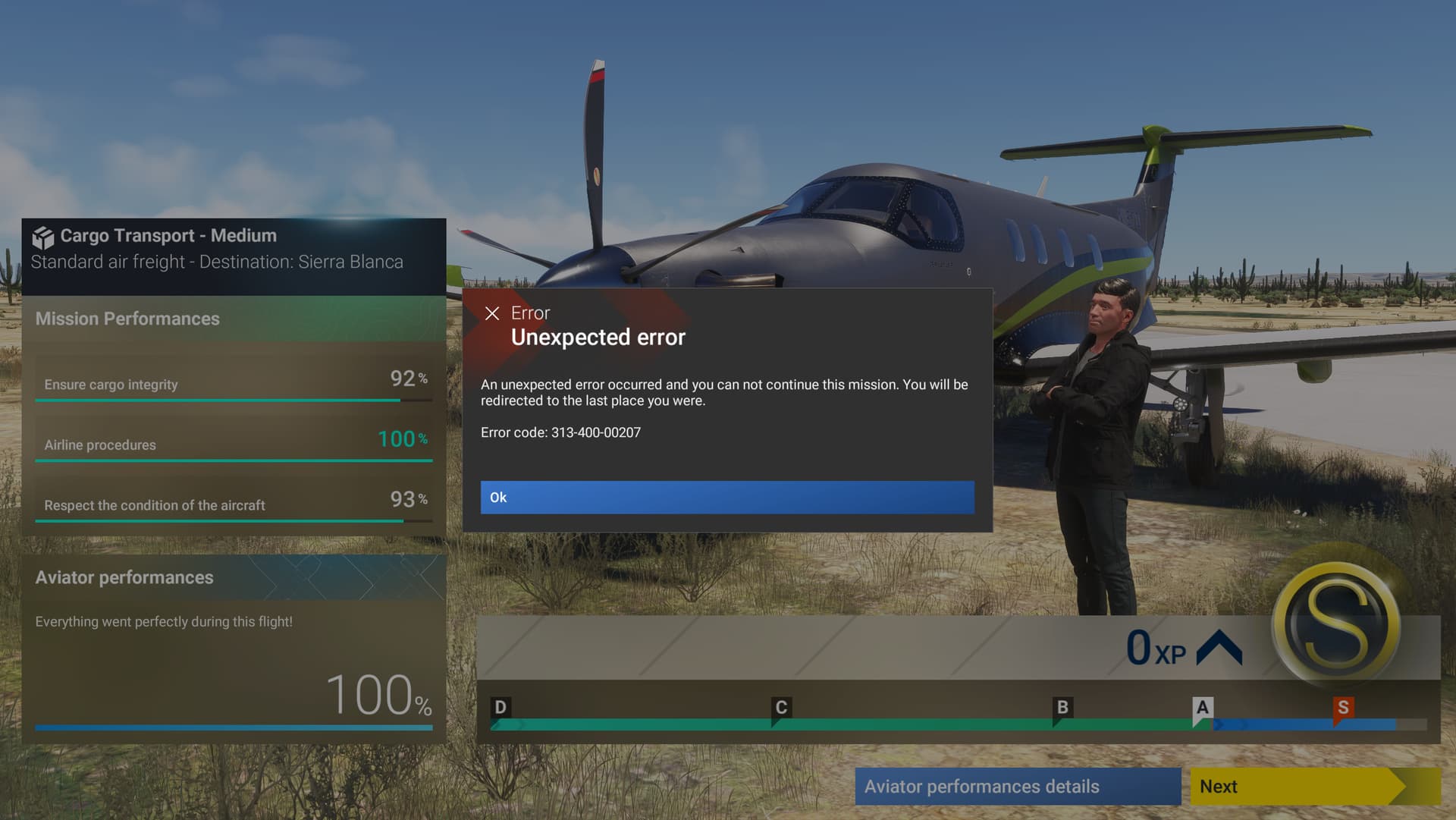Click the B grade marker on the rank bar
Screen dimensions: 1456x820
[1061, 707]
